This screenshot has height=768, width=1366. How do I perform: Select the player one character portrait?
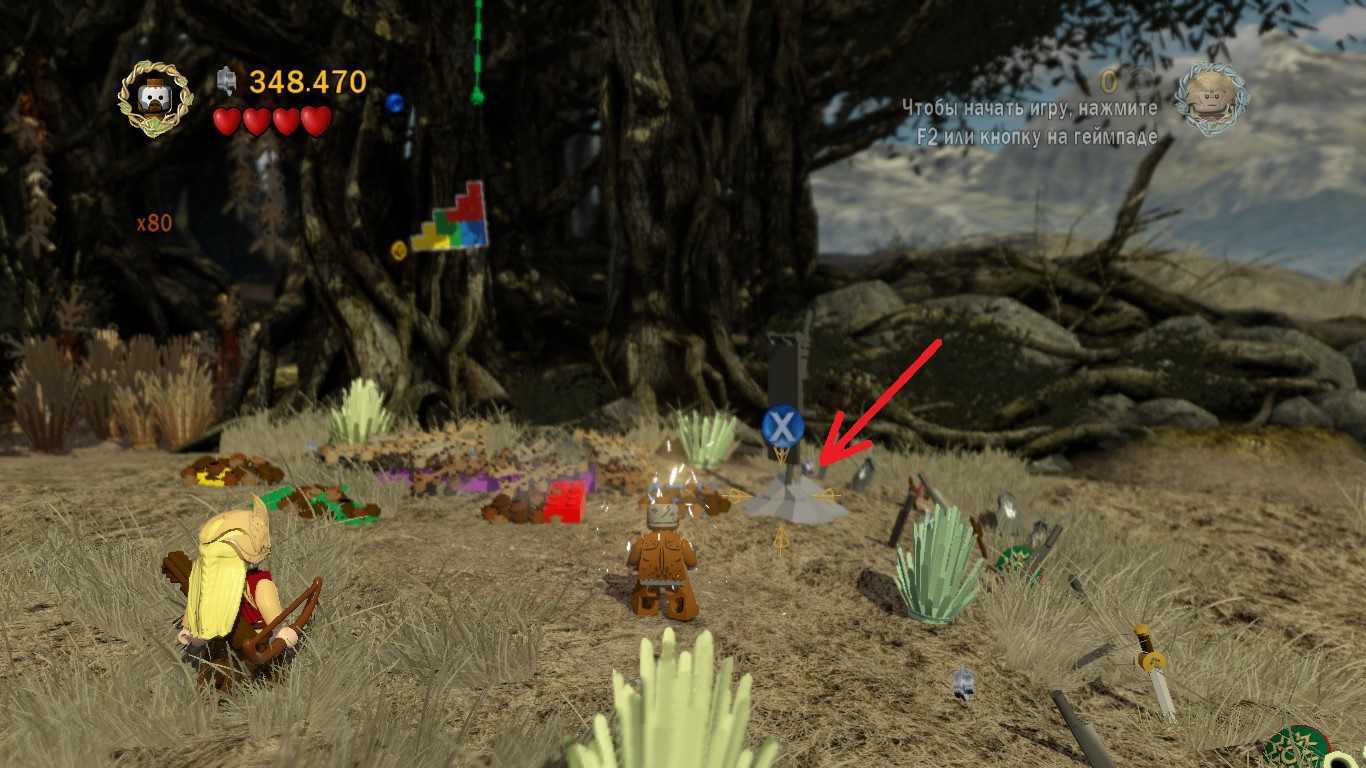tap(155, 98)
